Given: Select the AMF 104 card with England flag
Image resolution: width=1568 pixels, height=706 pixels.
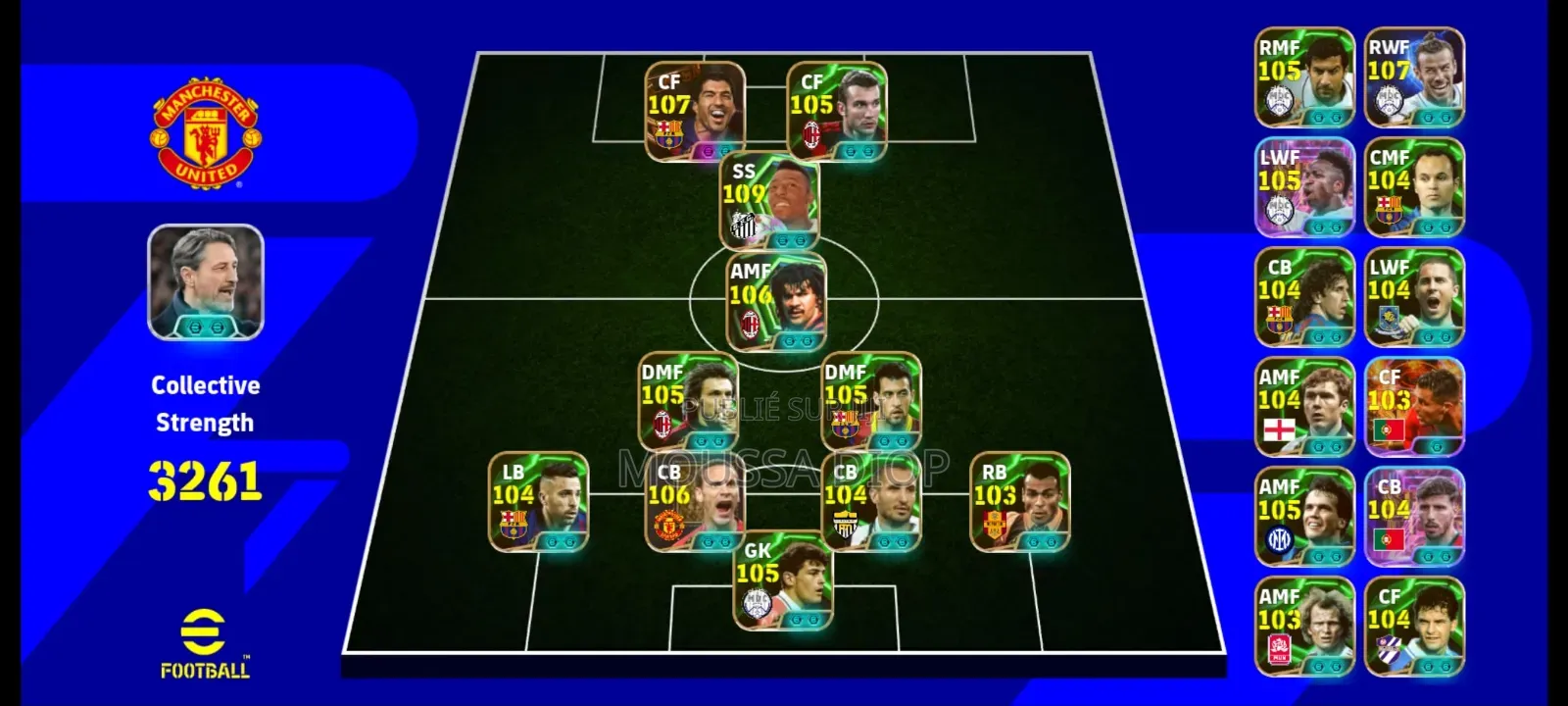Looking at the screenshot, I should (1304, 407).
